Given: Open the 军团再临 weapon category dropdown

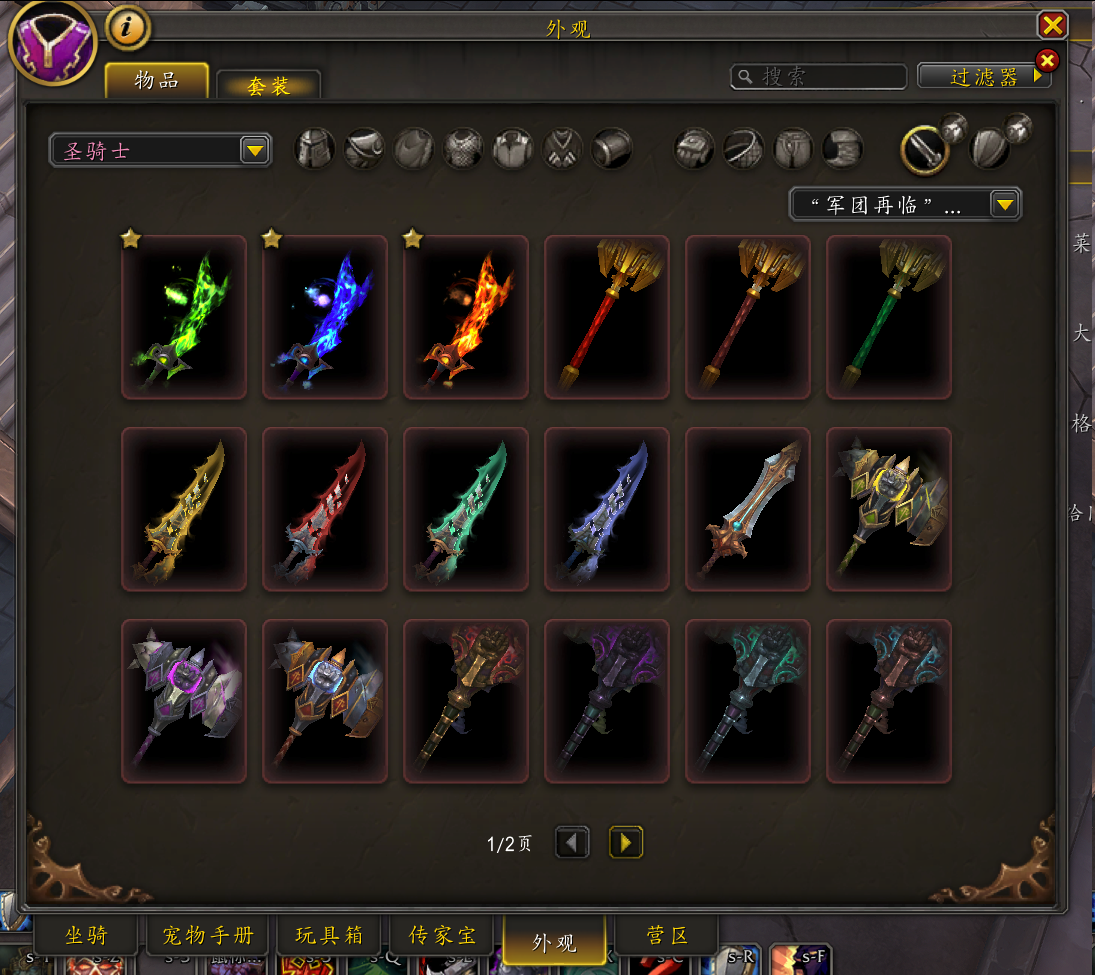Looking at the screenshot, I should [x=905, y=205].
